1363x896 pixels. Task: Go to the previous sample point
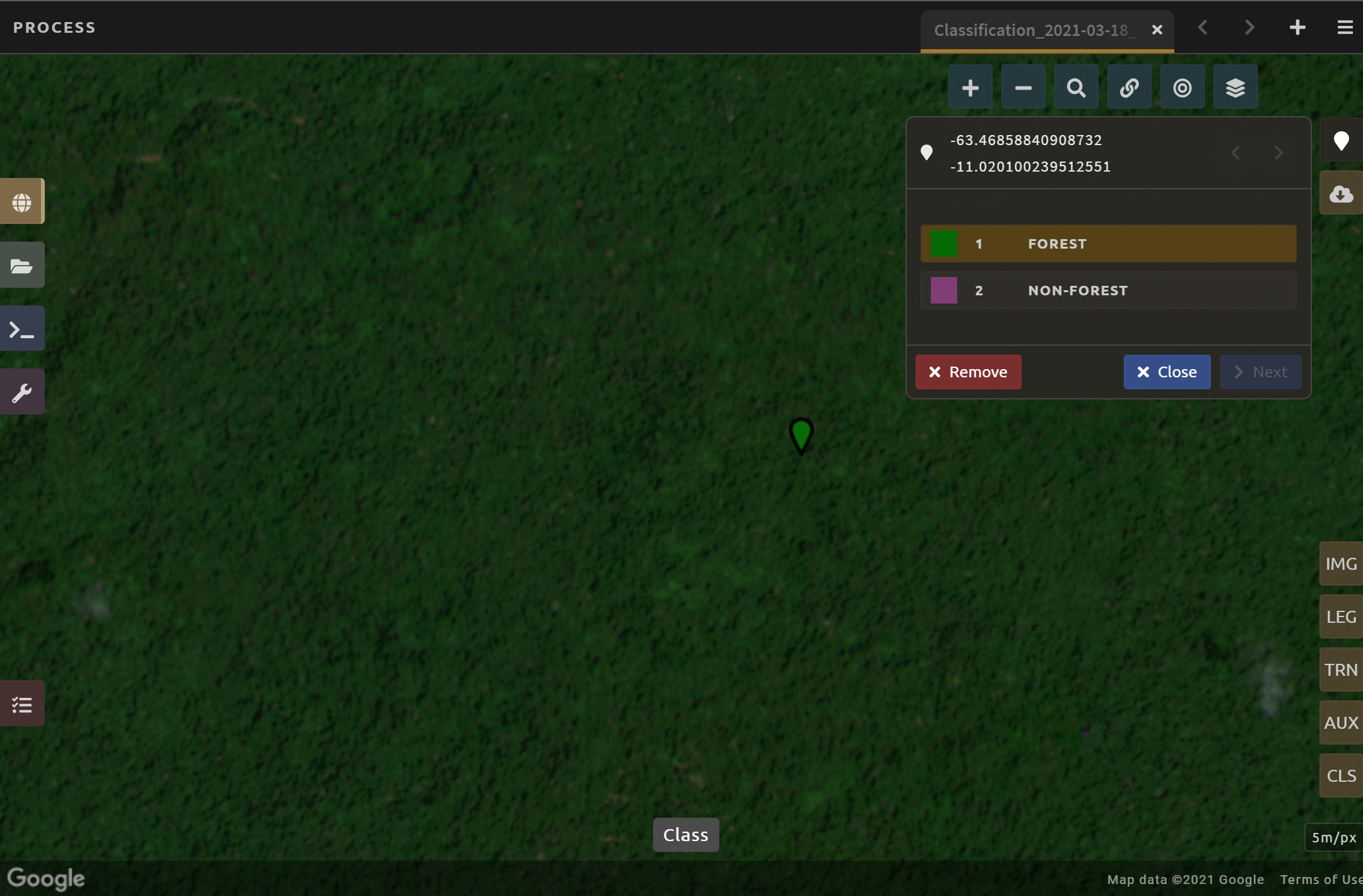(x=1236, y=152)
